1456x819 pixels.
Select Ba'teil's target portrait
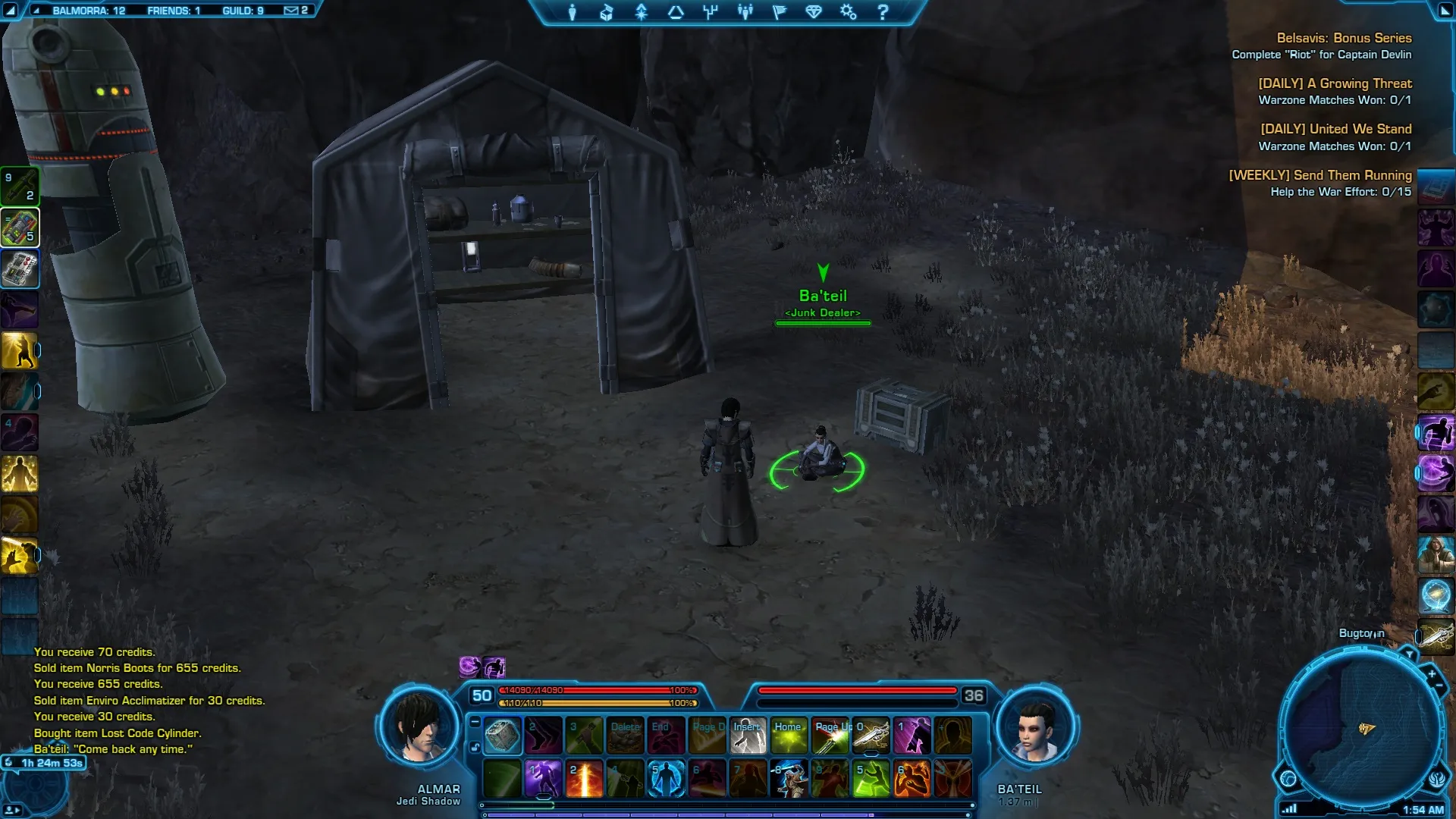(x=1036, y=726)
